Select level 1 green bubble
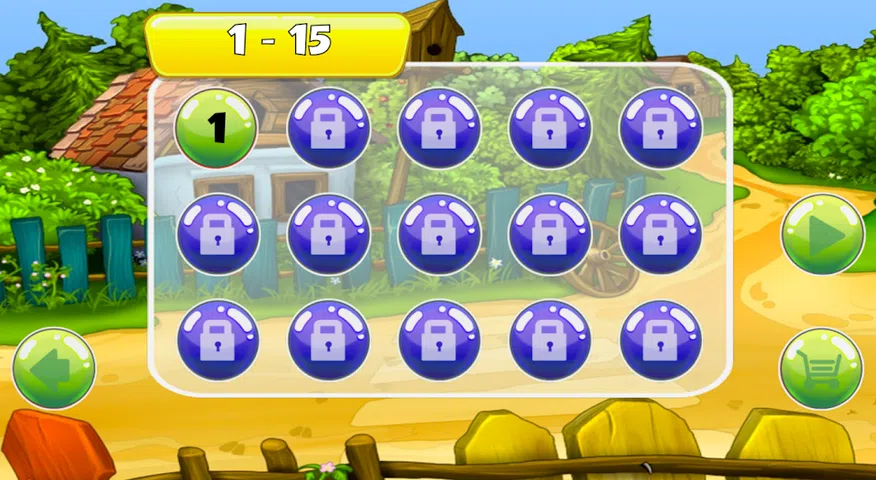Viewport: 876px width, 480px height. click(217, 128)
